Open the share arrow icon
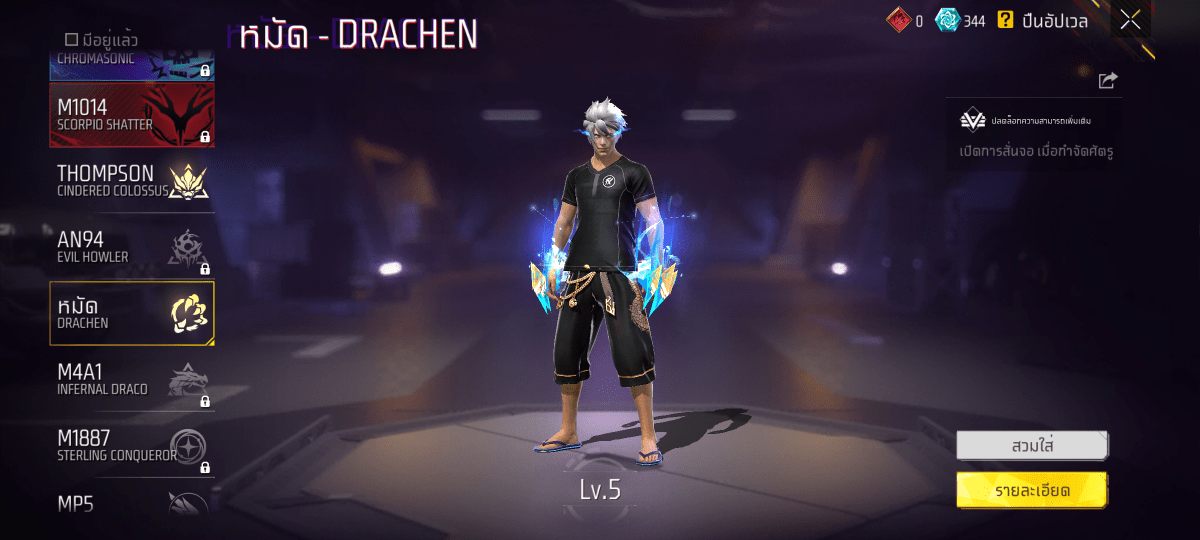The width and height of the screenshot is (1200, 540). coord(1107,81)
